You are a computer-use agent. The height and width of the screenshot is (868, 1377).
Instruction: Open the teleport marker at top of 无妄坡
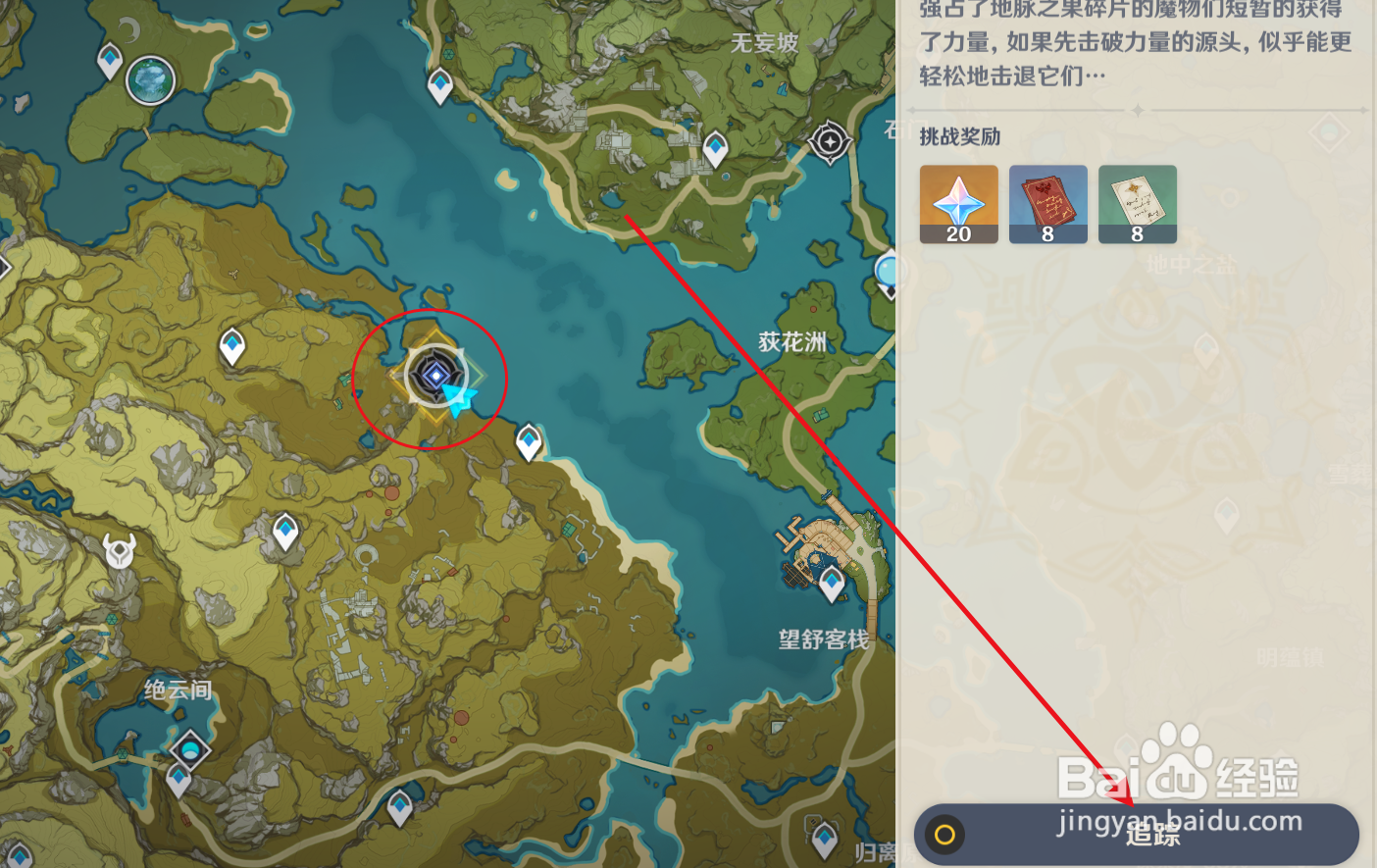pyautogui.click(x=438, y=87)
